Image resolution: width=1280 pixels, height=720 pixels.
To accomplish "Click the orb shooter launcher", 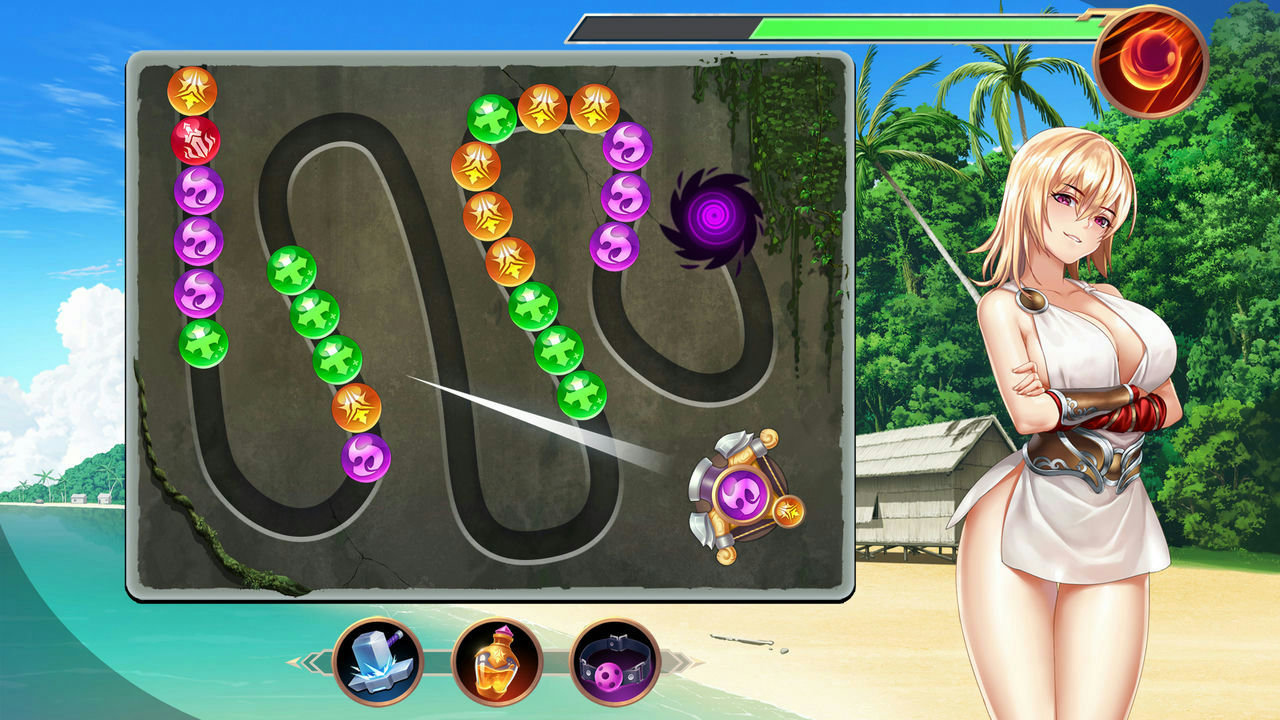I will (742, 495).
